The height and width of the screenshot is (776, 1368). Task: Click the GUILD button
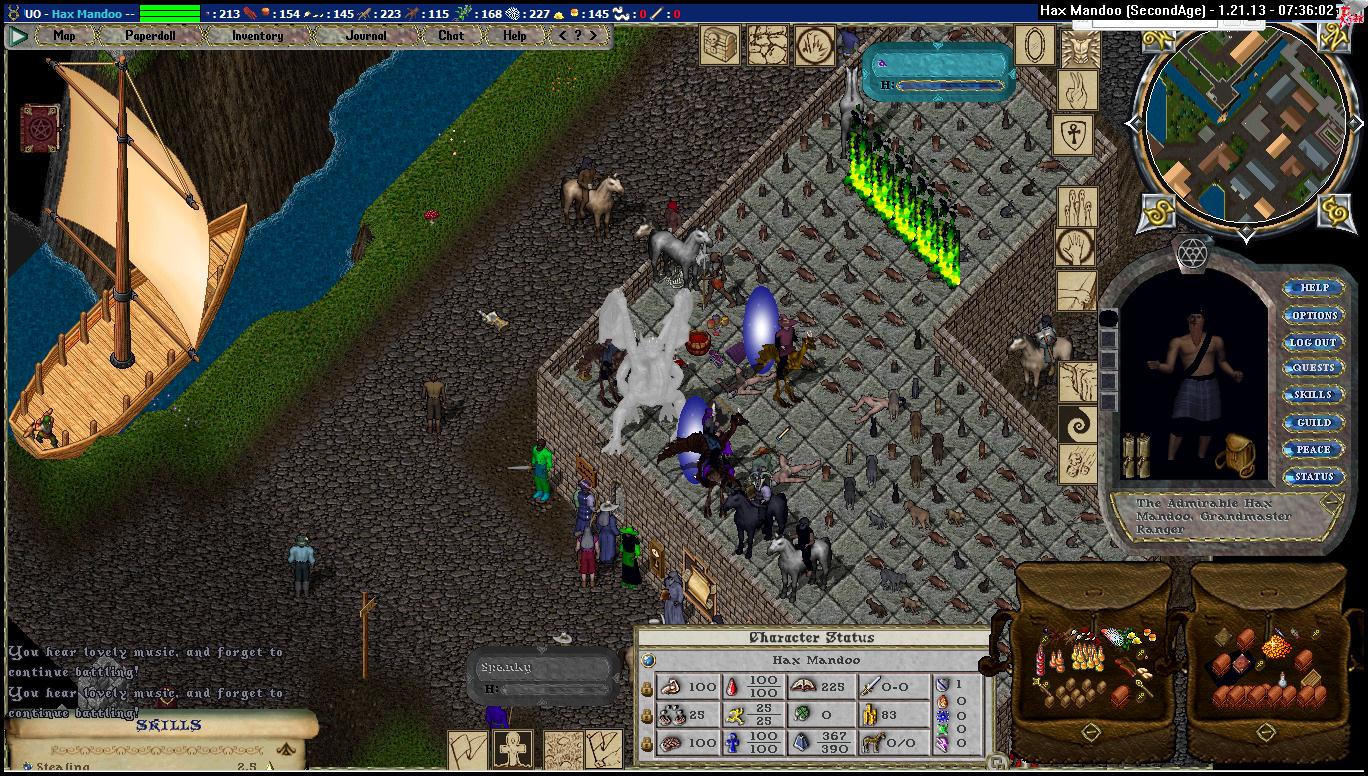point(1313,423)
